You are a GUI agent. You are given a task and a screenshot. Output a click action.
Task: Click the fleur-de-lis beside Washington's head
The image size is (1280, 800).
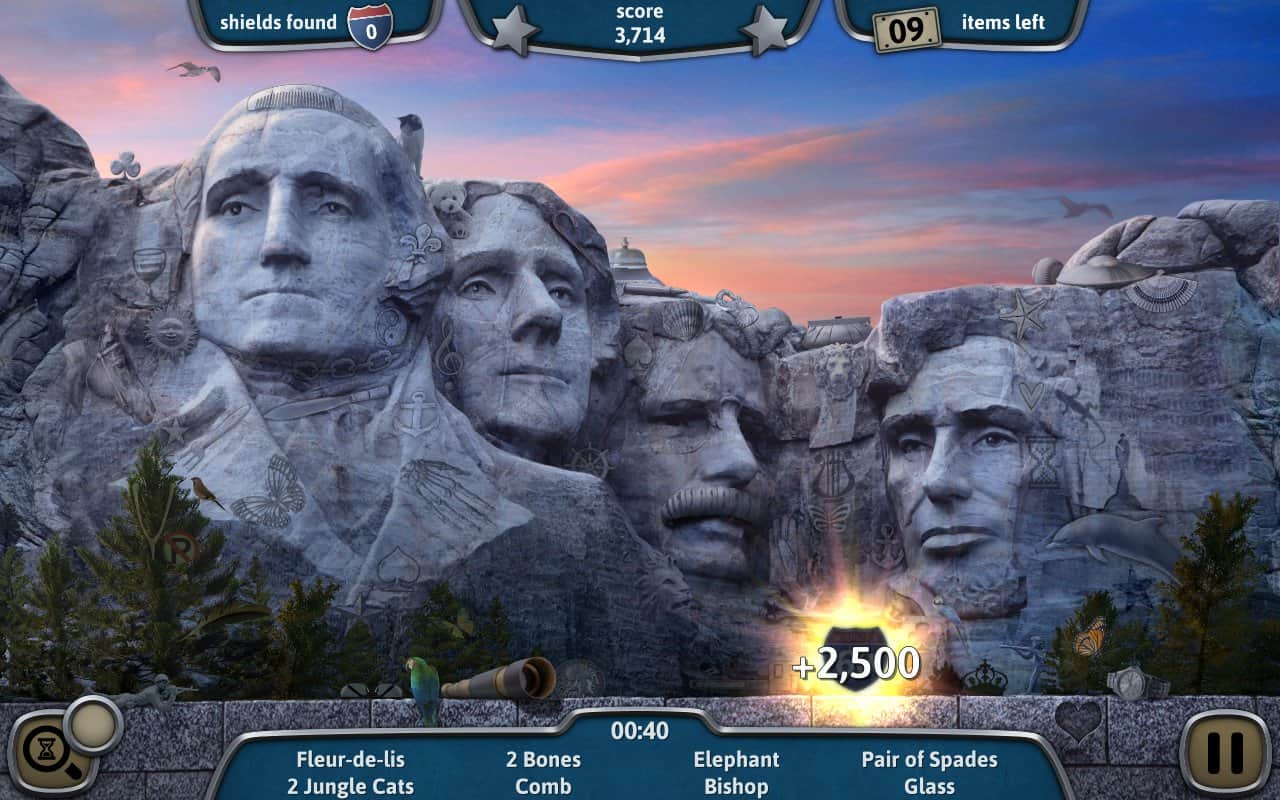point(425,244)
